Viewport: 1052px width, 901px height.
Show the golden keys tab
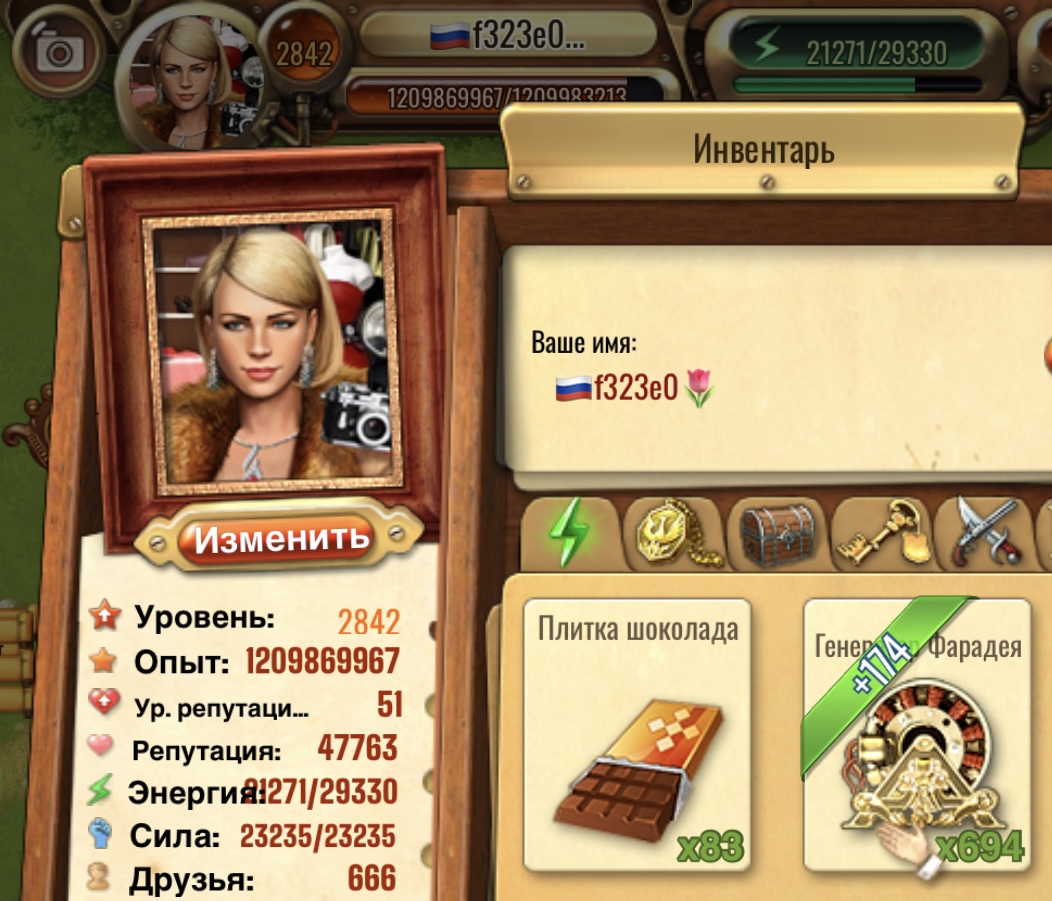coord(882,534)
